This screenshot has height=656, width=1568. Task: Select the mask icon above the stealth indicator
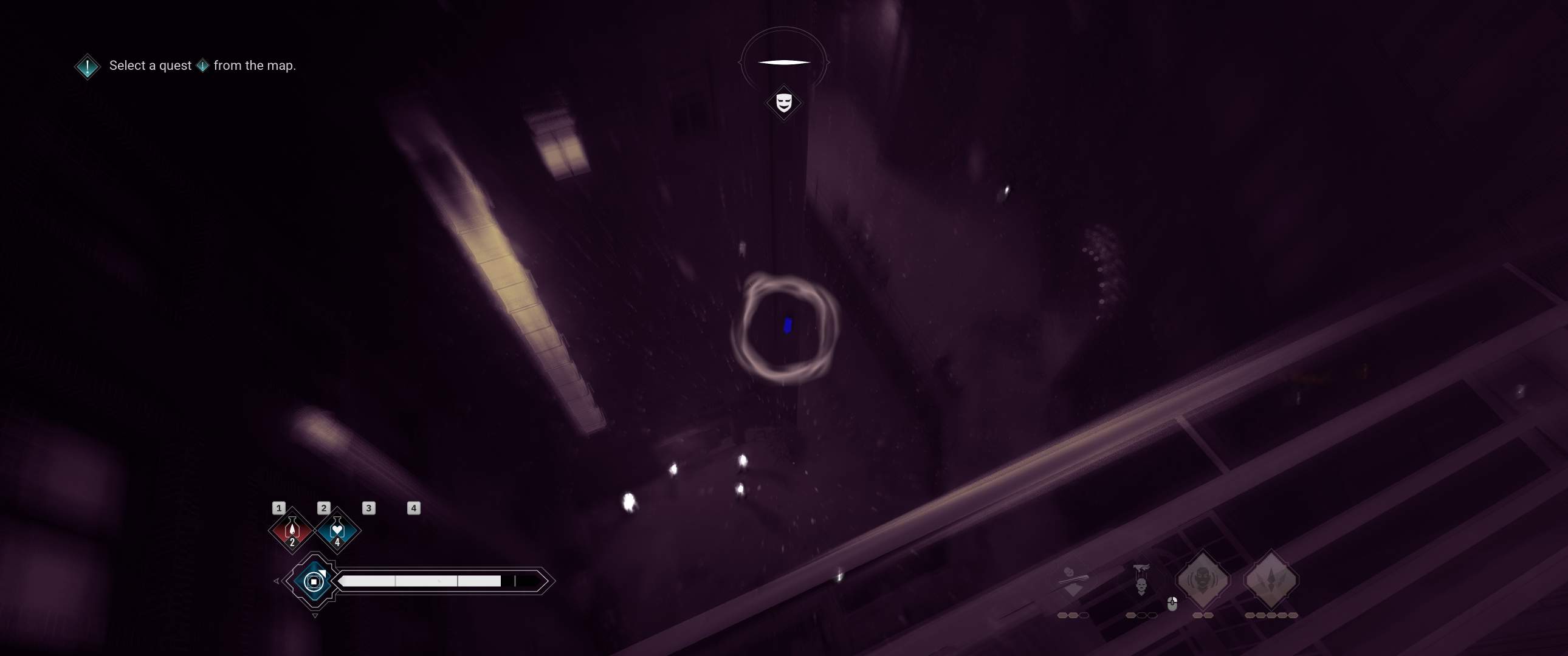point(784,101)
